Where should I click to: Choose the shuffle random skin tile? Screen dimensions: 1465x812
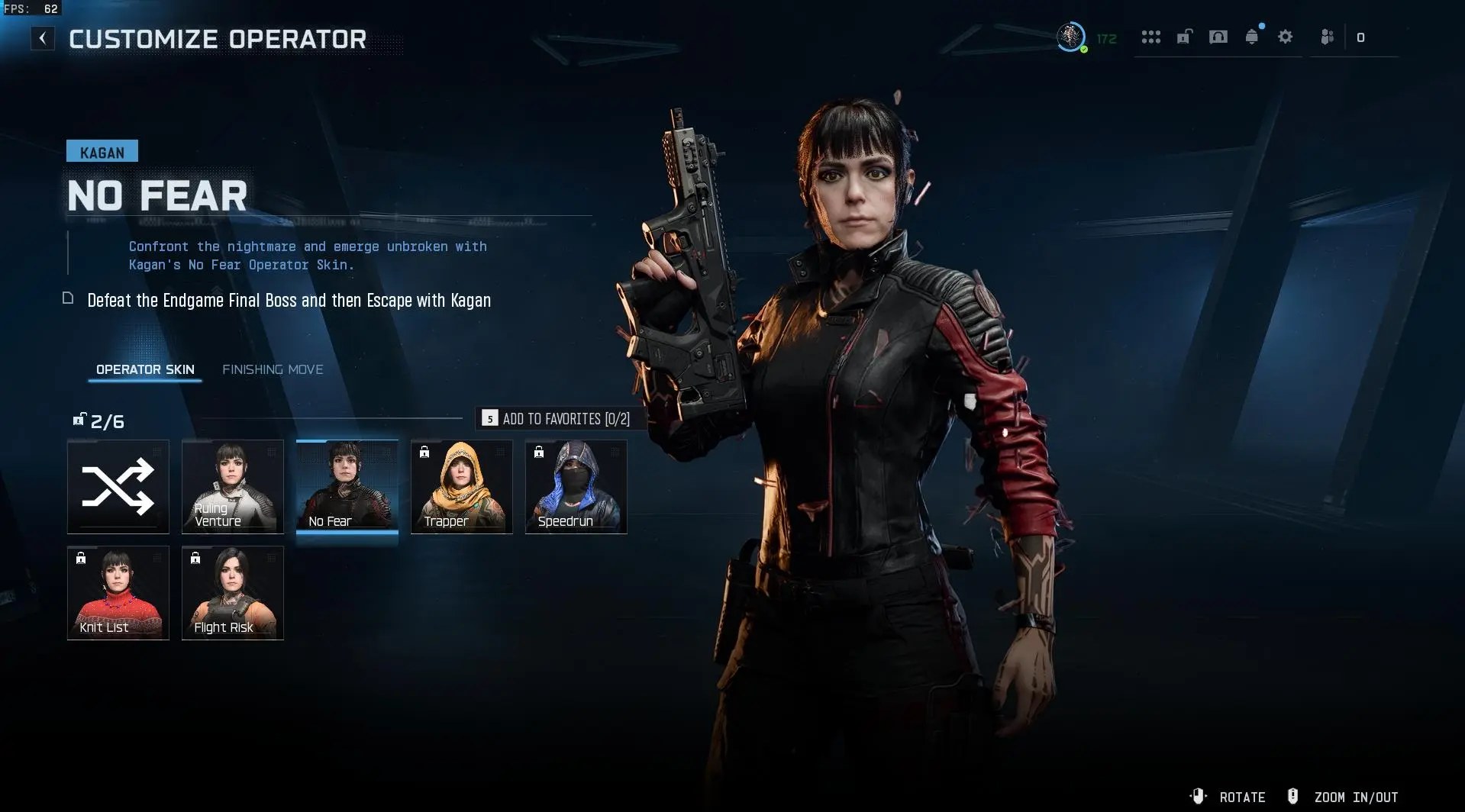[x=118, y=487]
